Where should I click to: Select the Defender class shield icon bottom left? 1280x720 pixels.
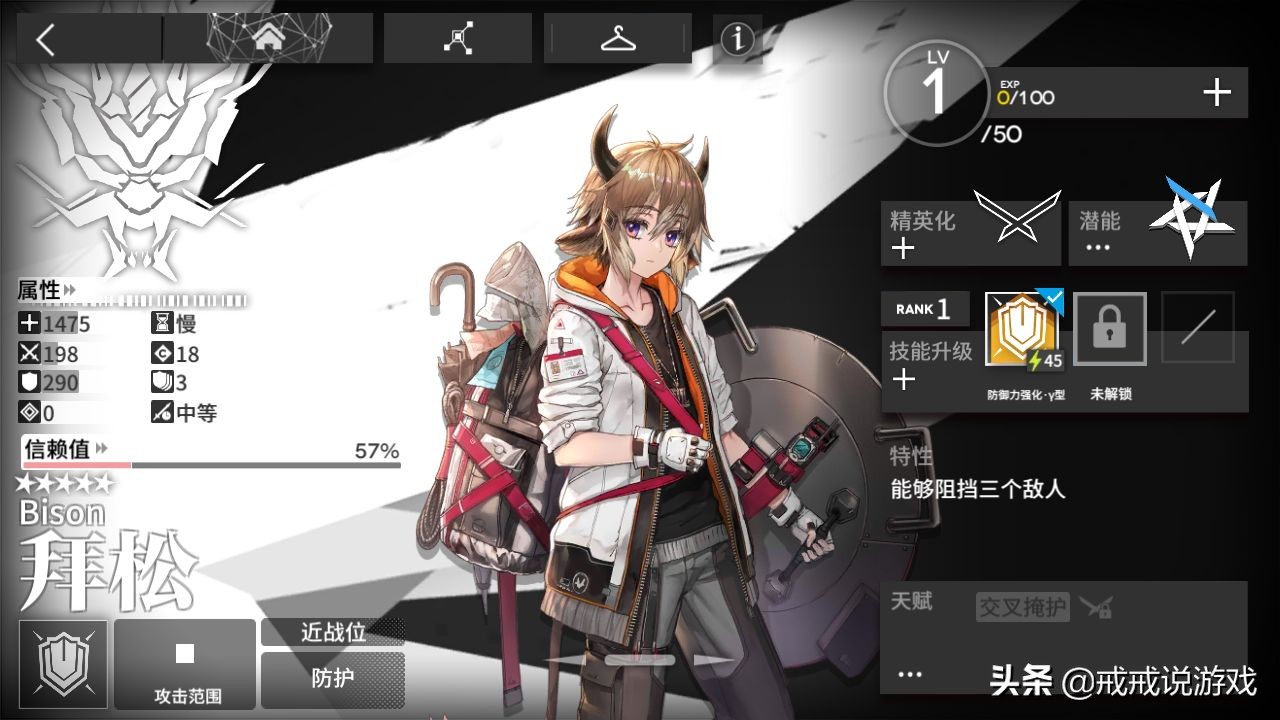62,662
